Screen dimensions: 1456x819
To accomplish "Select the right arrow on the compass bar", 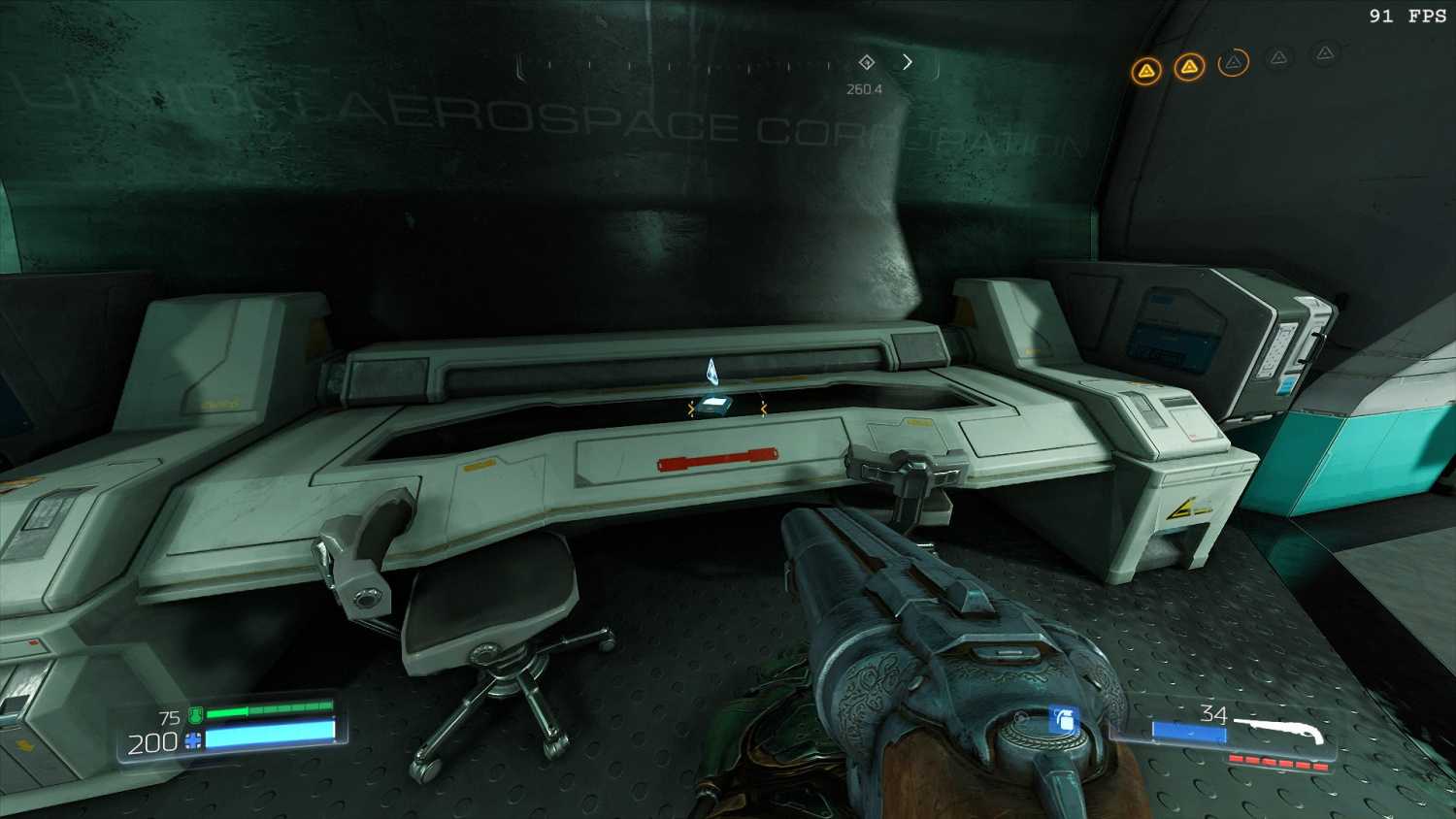I will [x=908, y=62].
